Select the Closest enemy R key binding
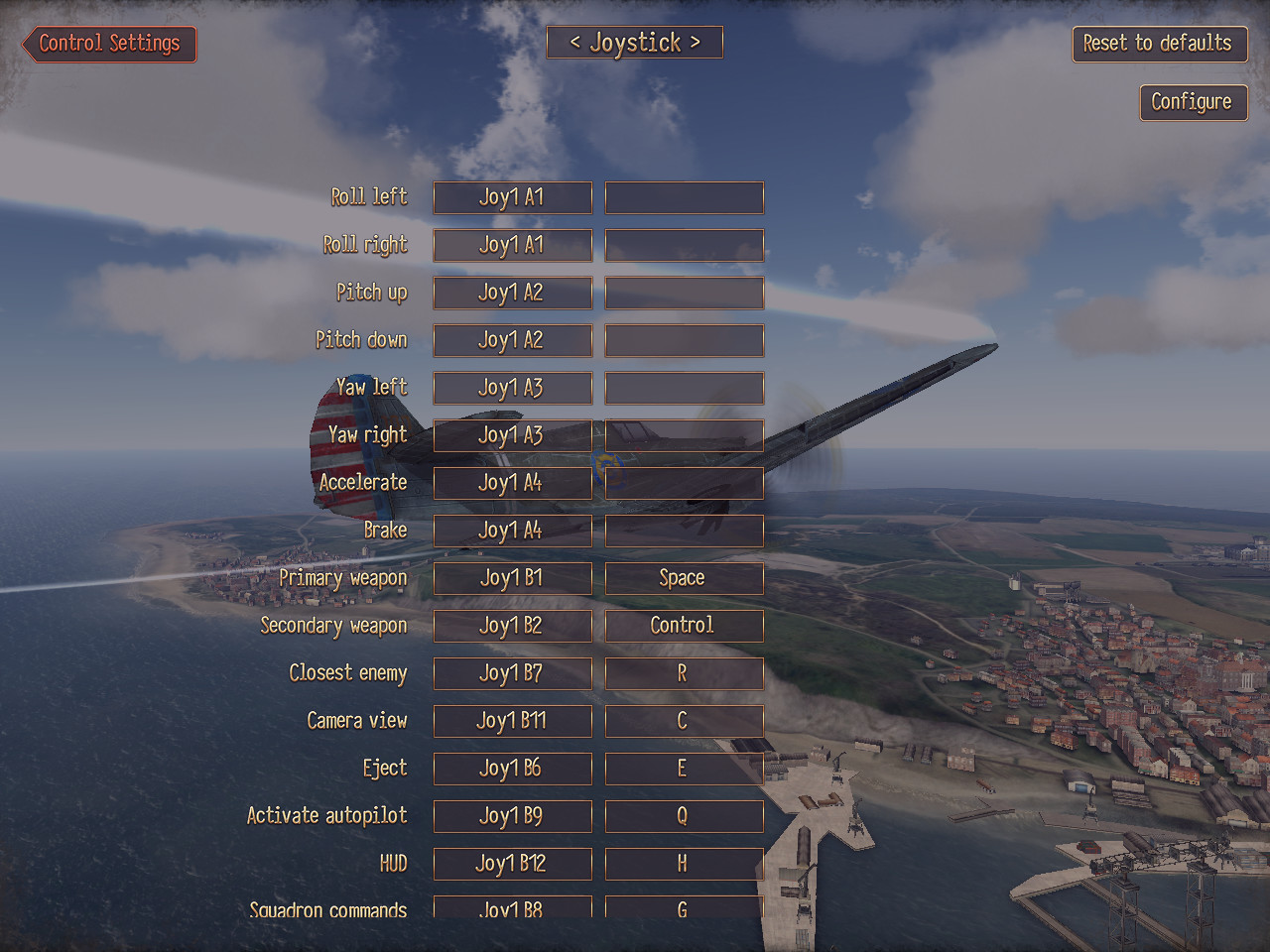 pyautogui.click(x=684, y=673)
